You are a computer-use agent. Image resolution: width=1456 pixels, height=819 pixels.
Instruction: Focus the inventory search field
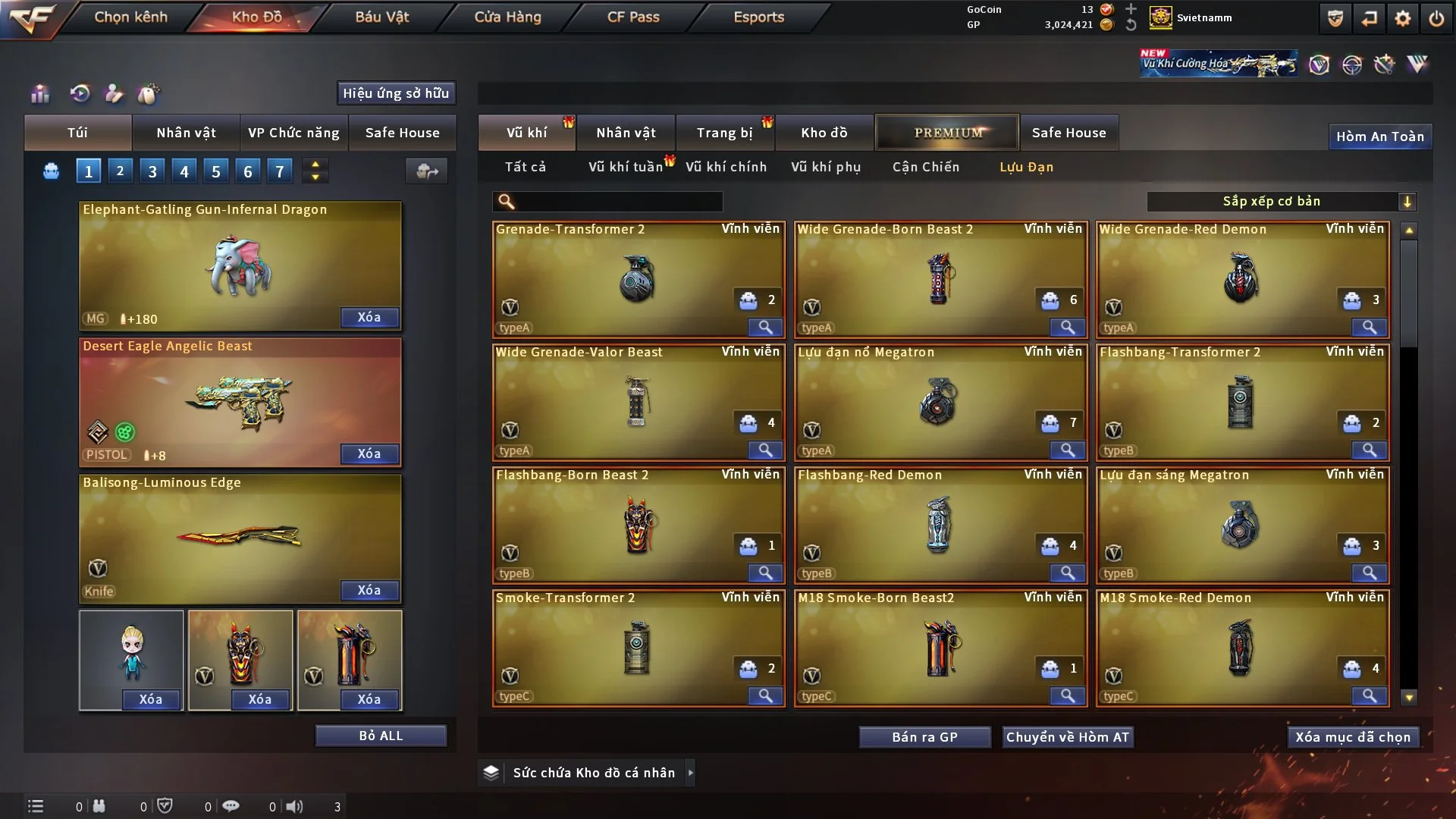click(618, 201)
